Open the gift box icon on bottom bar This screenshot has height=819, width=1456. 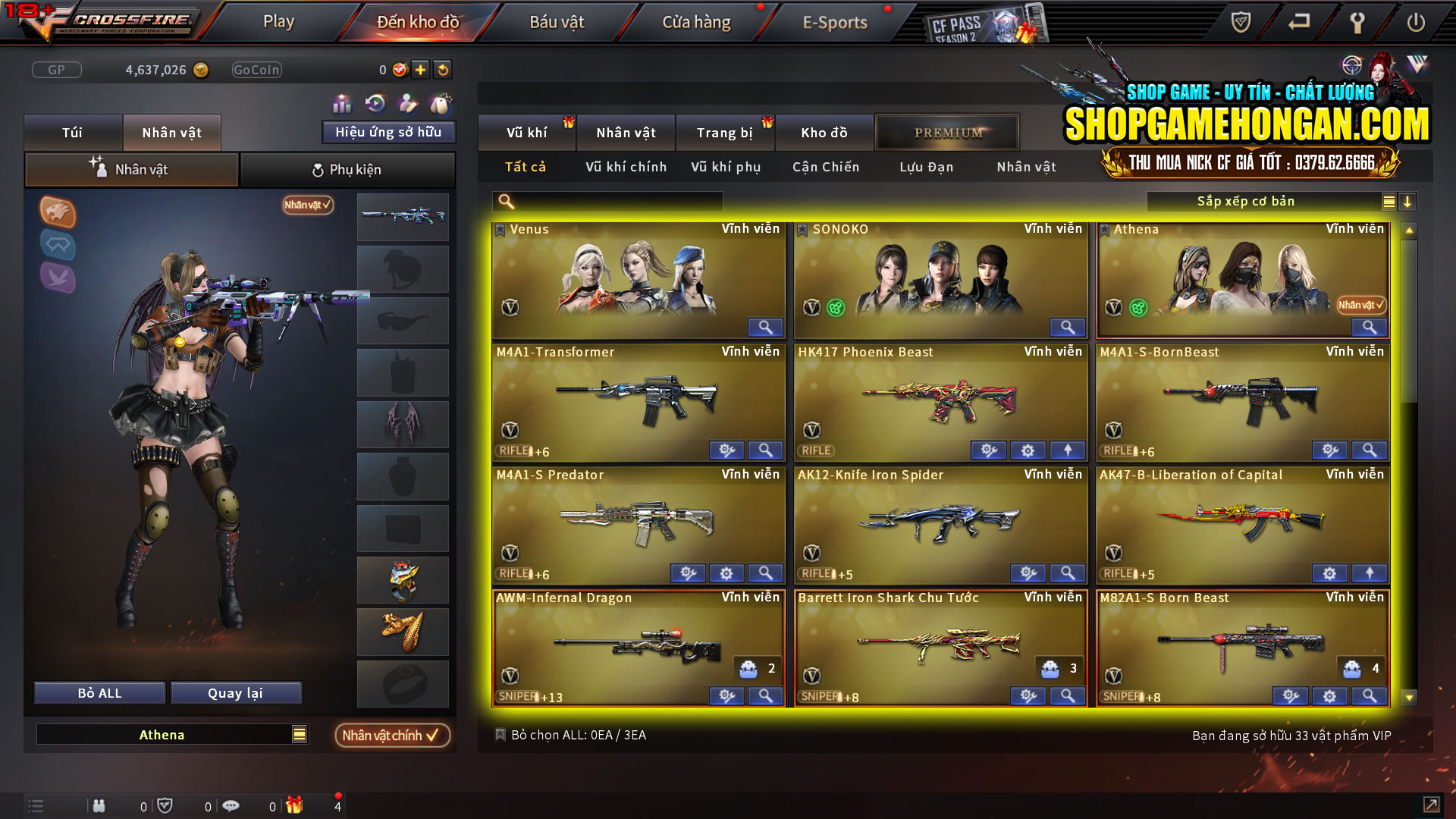click(296, 805)
